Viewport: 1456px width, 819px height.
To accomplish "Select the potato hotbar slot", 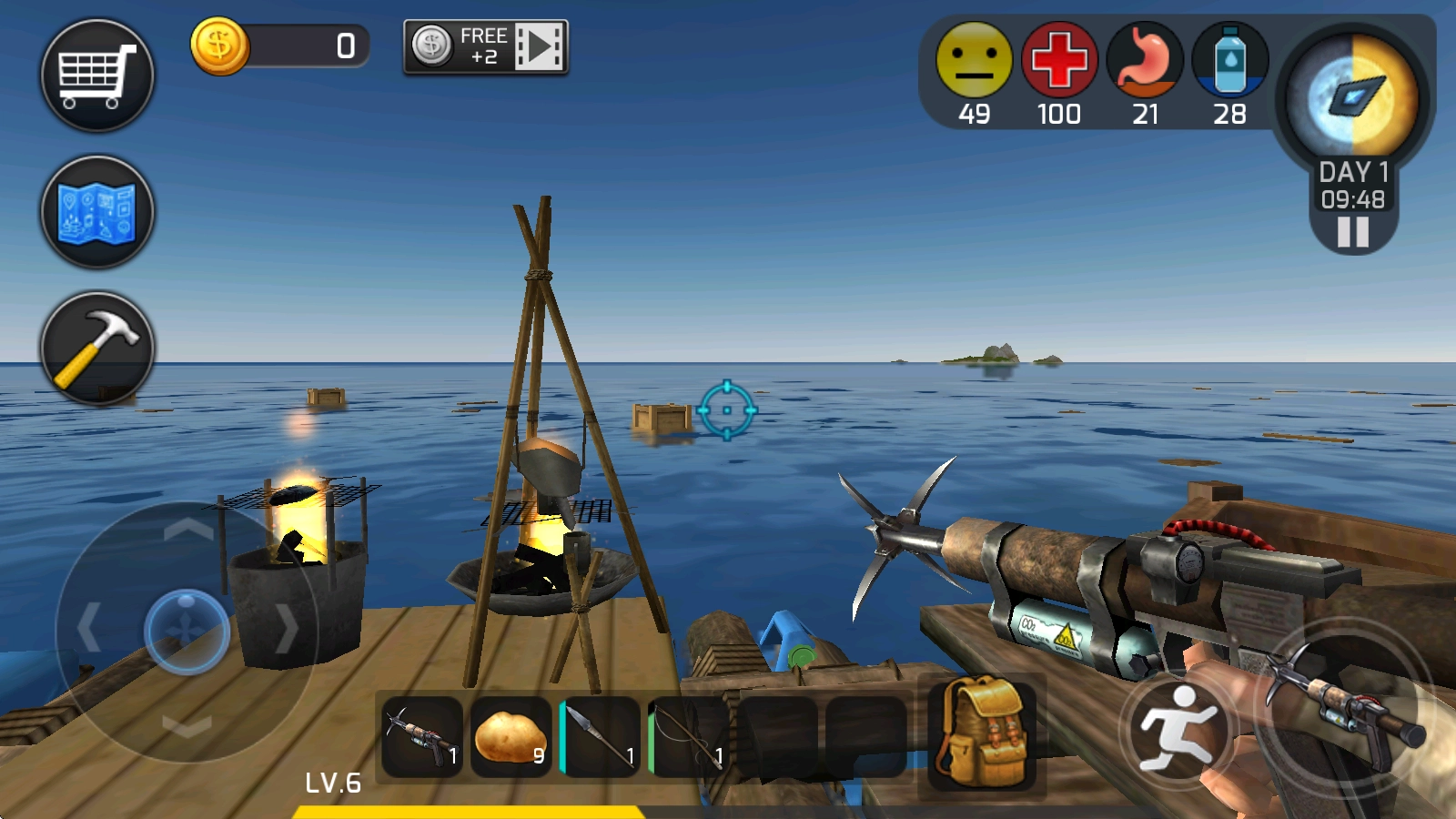I will coord(511,737).
